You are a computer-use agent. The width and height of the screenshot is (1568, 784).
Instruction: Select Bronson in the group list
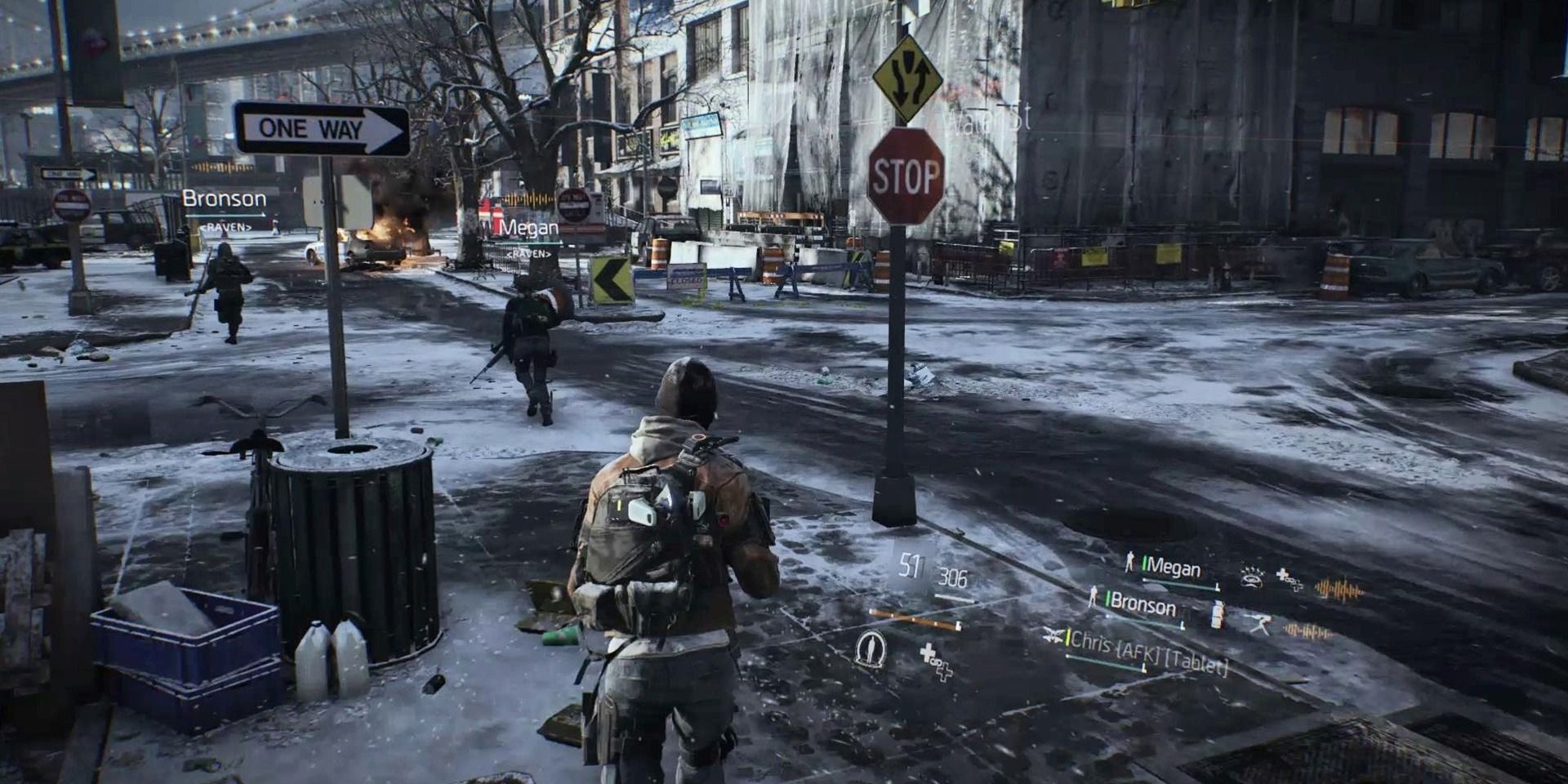1143,605
